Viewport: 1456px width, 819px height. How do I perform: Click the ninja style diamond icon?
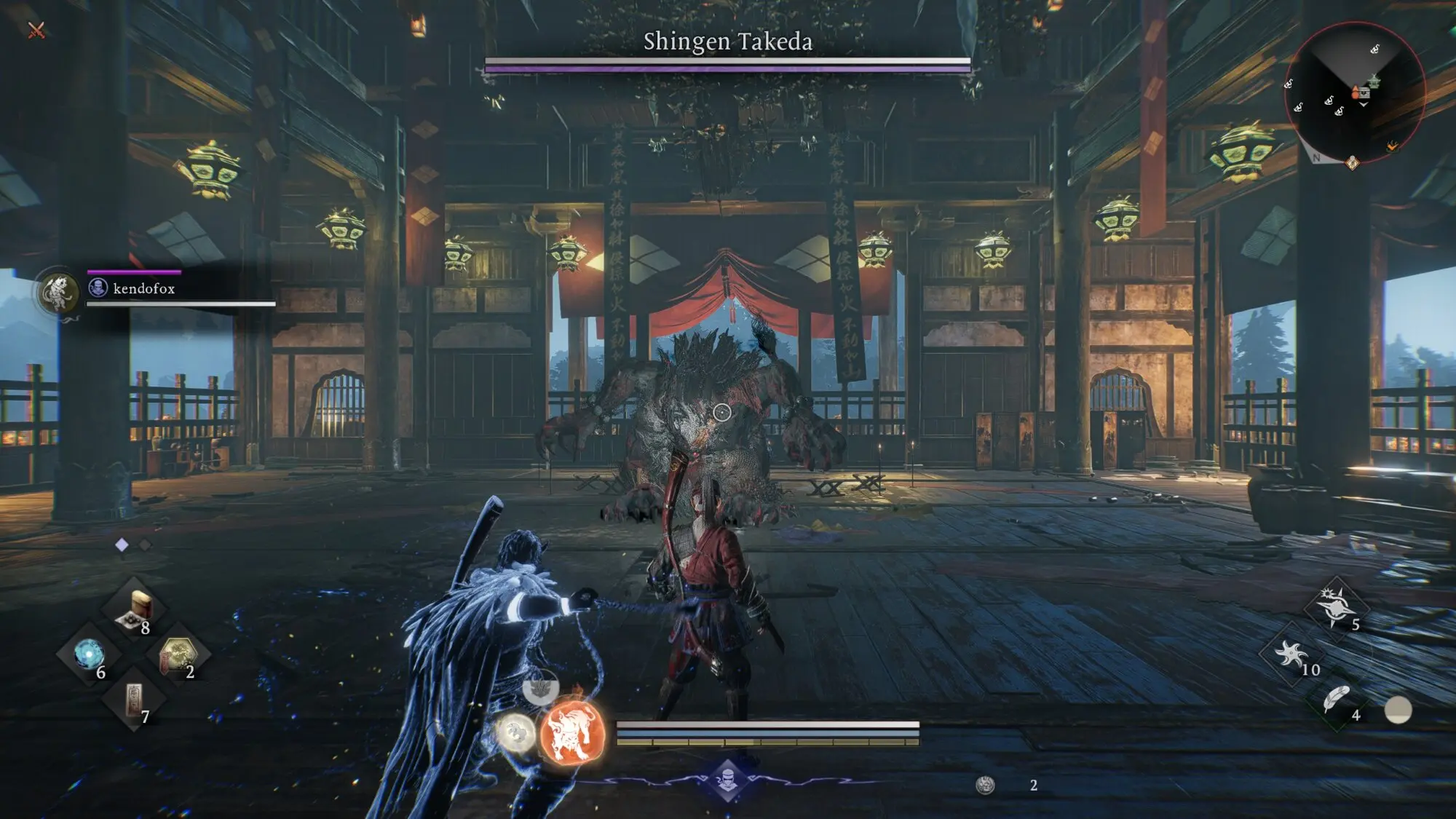pyautogui.click(x=727, y=780)
